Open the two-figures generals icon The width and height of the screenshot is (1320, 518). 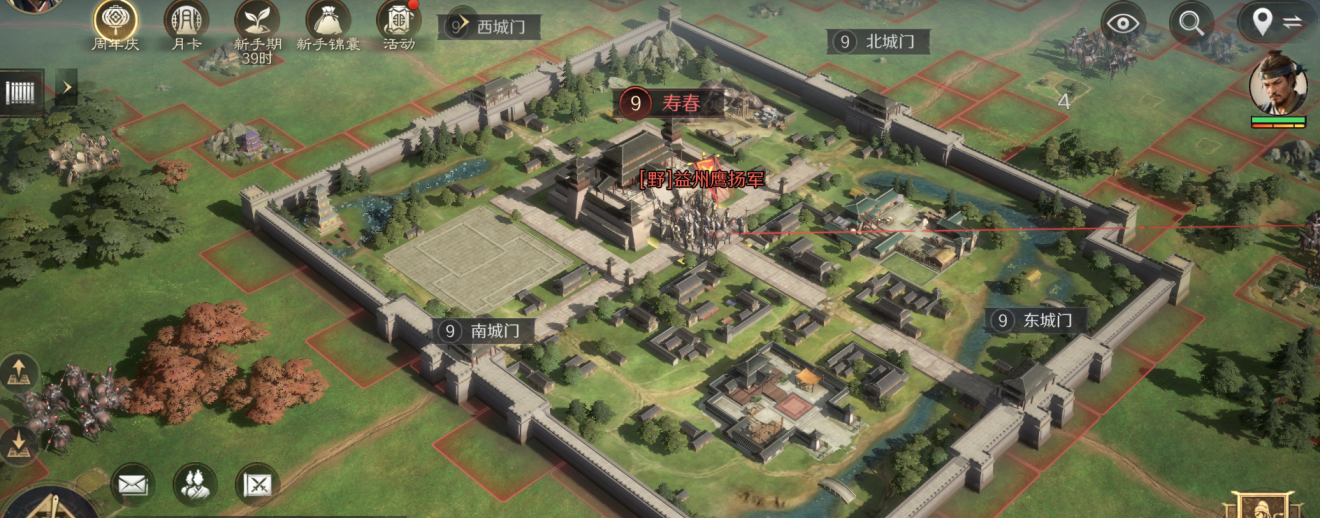(x=194, y=484)
